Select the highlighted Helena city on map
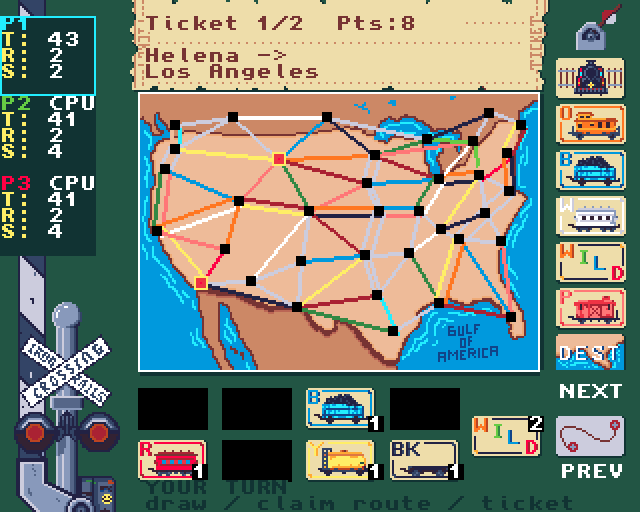Image resolution: width=640 pixels, height=512 pixels. pos(279,158)
